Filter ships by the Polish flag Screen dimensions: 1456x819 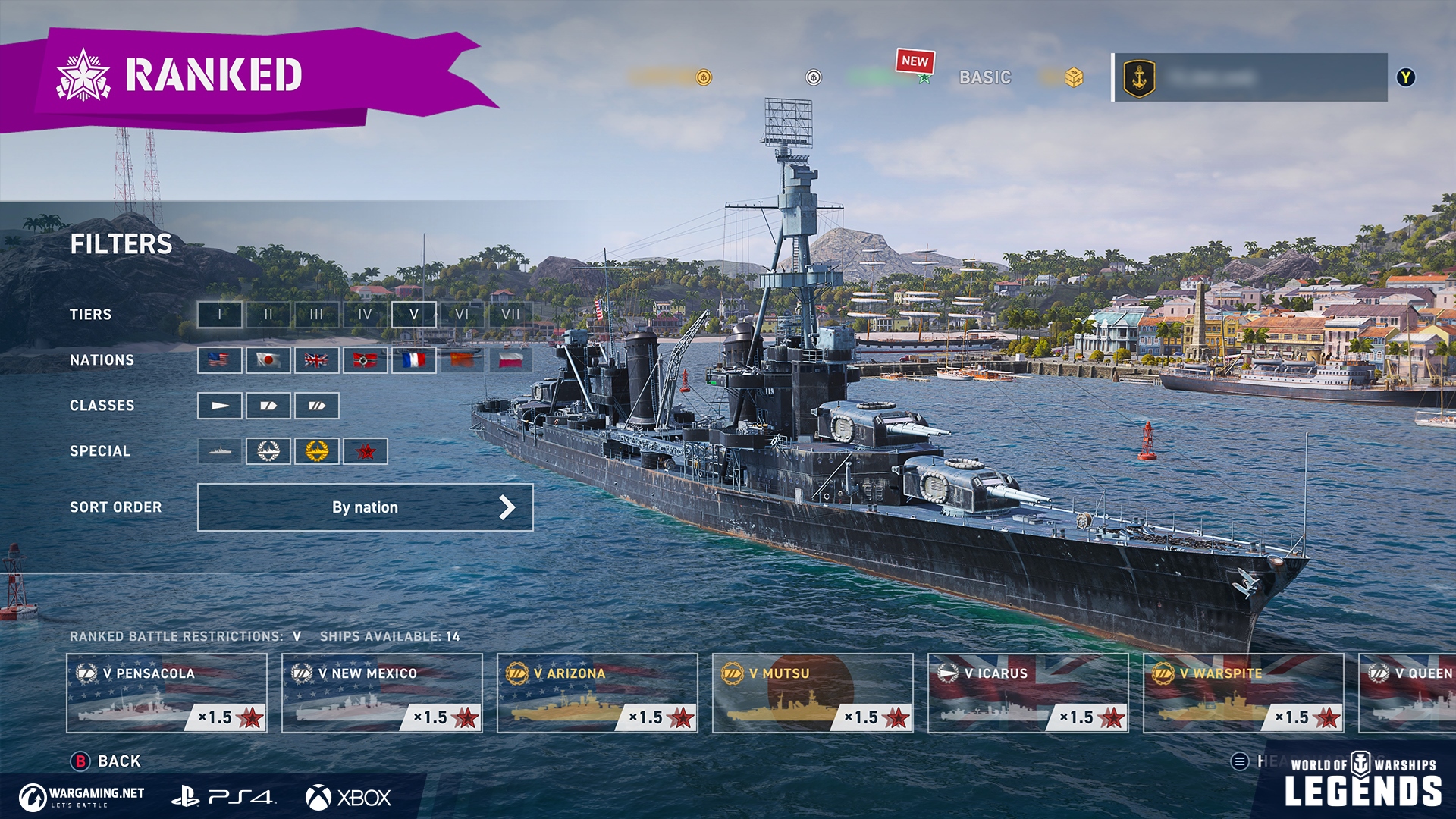click(x=510, y=360)
